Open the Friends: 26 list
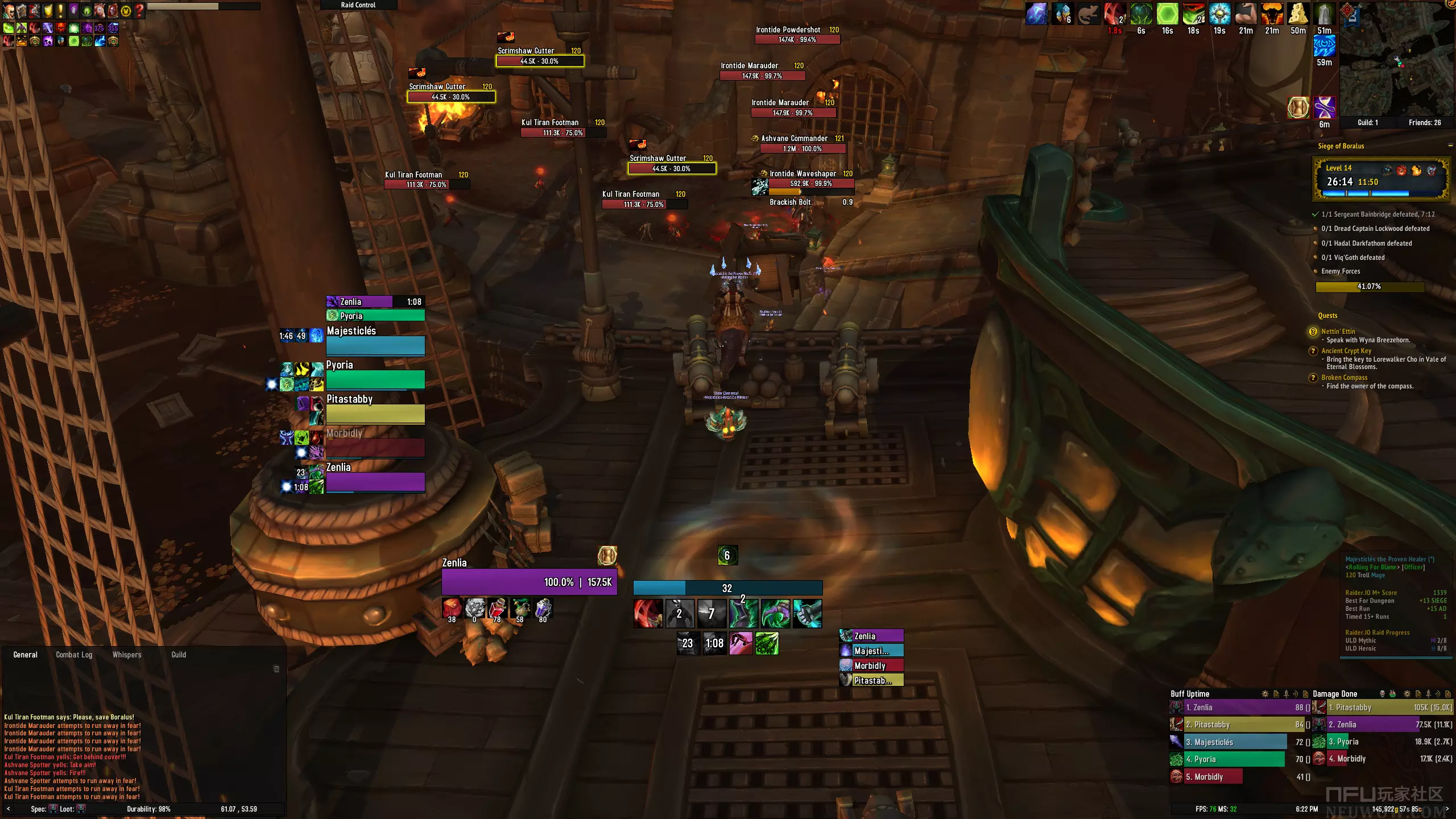 coord(1424,123)
